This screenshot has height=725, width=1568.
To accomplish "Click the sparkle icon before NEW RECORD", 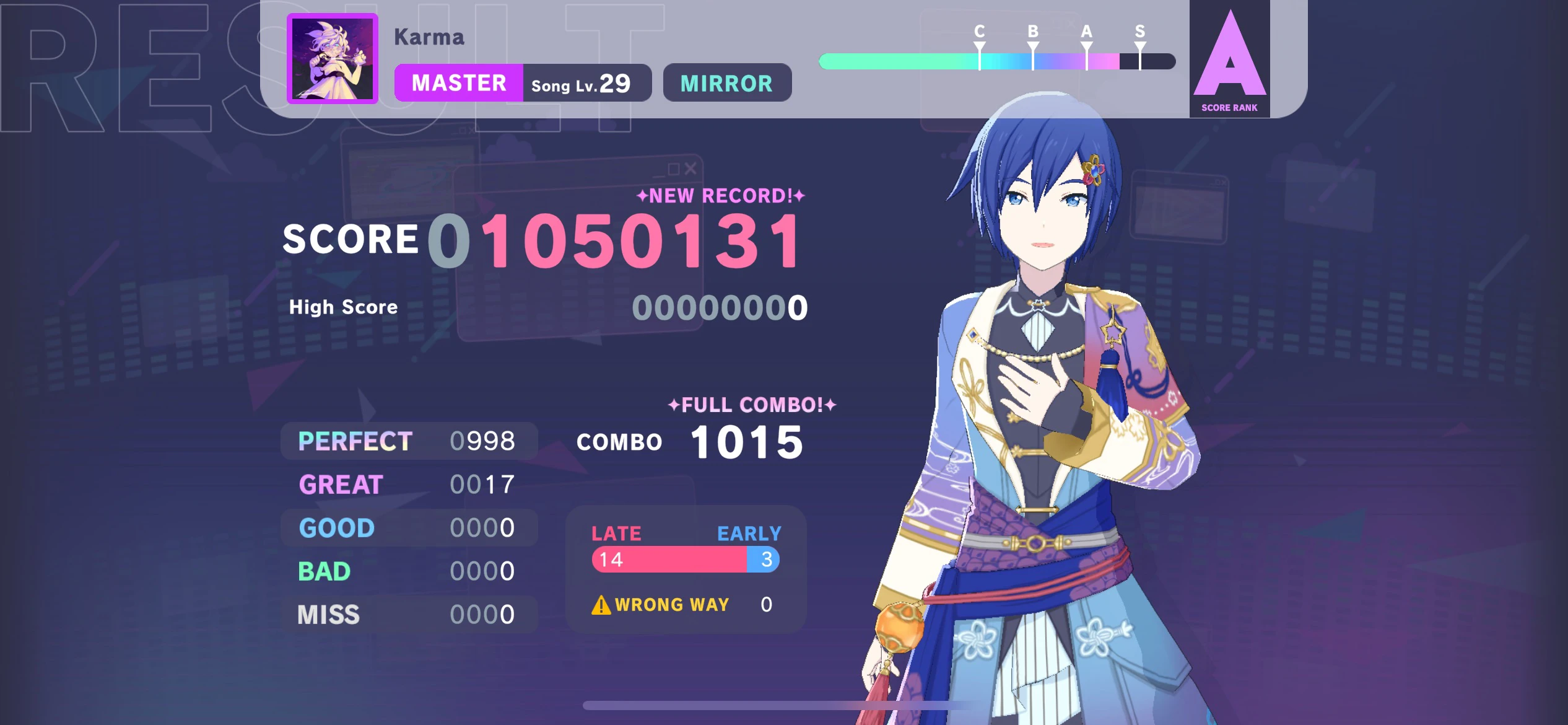I will [642, 196].
